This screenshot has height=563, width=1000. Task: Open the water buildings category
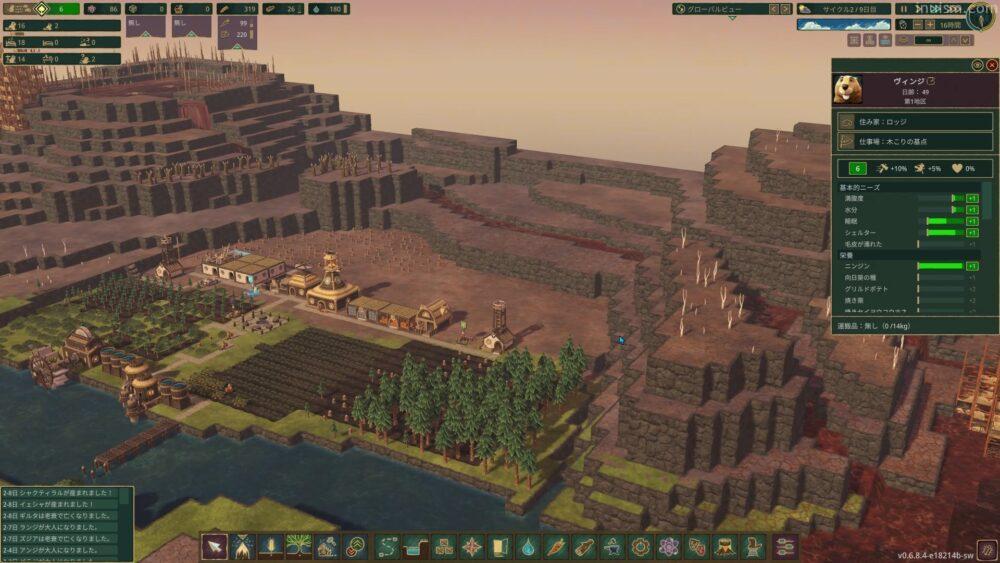(528, 546)
